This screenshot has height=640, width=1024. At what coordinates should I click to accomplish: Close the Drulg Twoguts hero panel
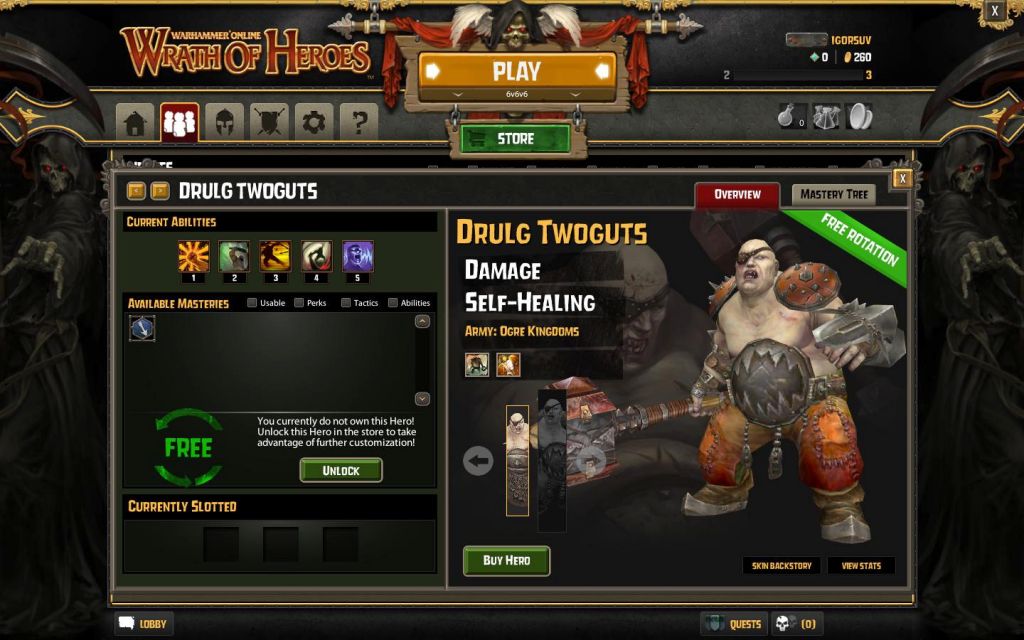[x=902, y=178]
